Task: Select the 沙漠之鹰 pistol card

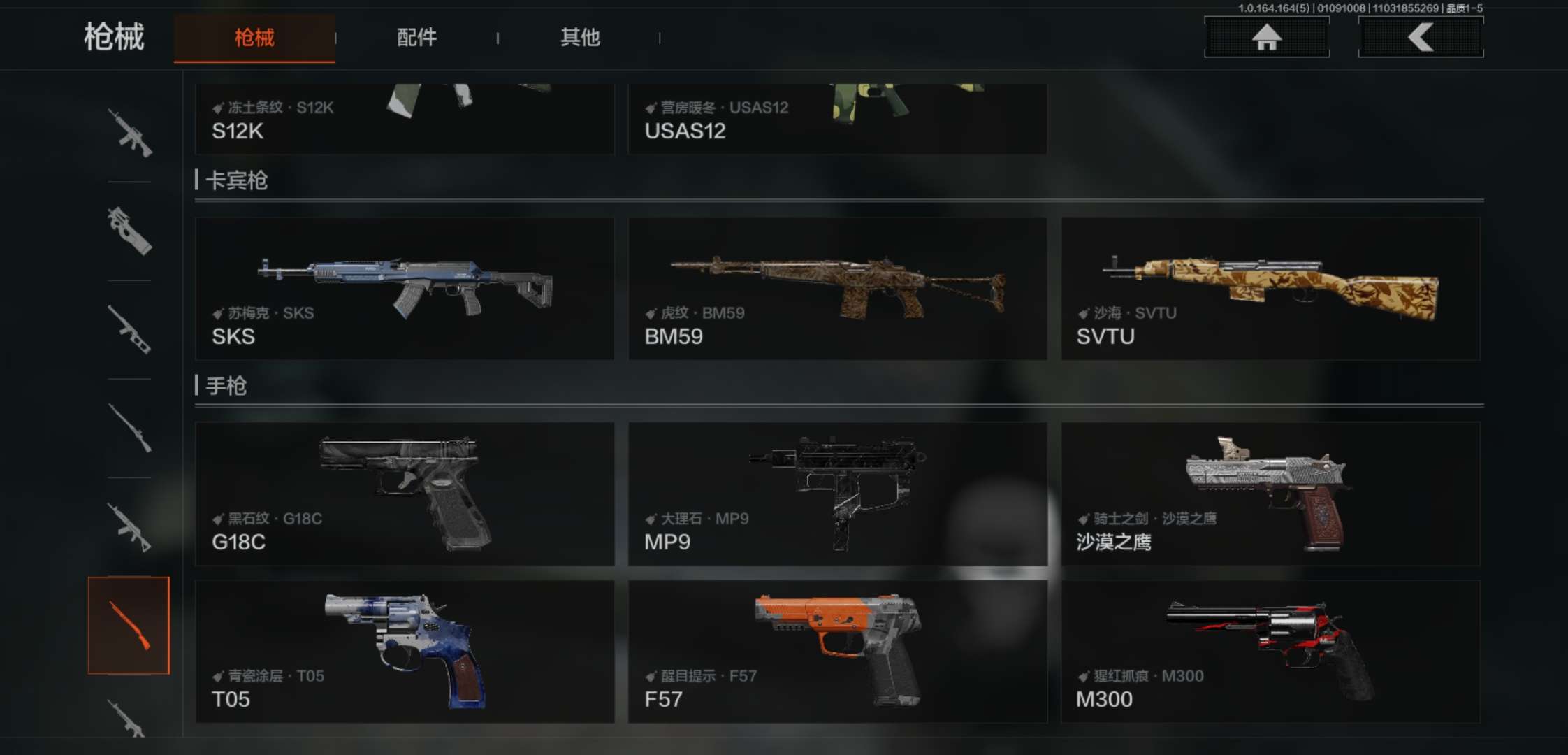Action: (x=1270, y=494)
